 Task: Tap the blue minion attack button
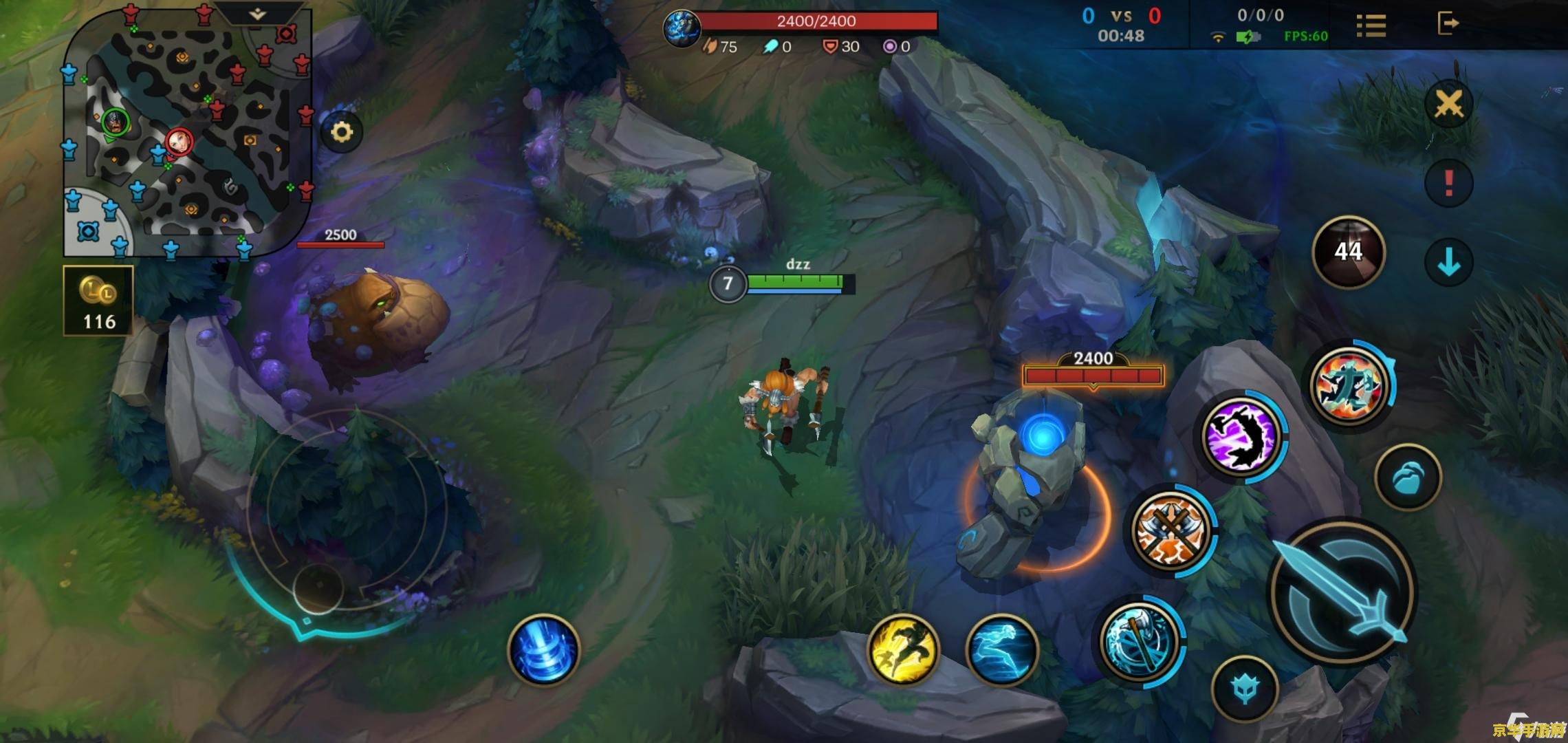1408,477
